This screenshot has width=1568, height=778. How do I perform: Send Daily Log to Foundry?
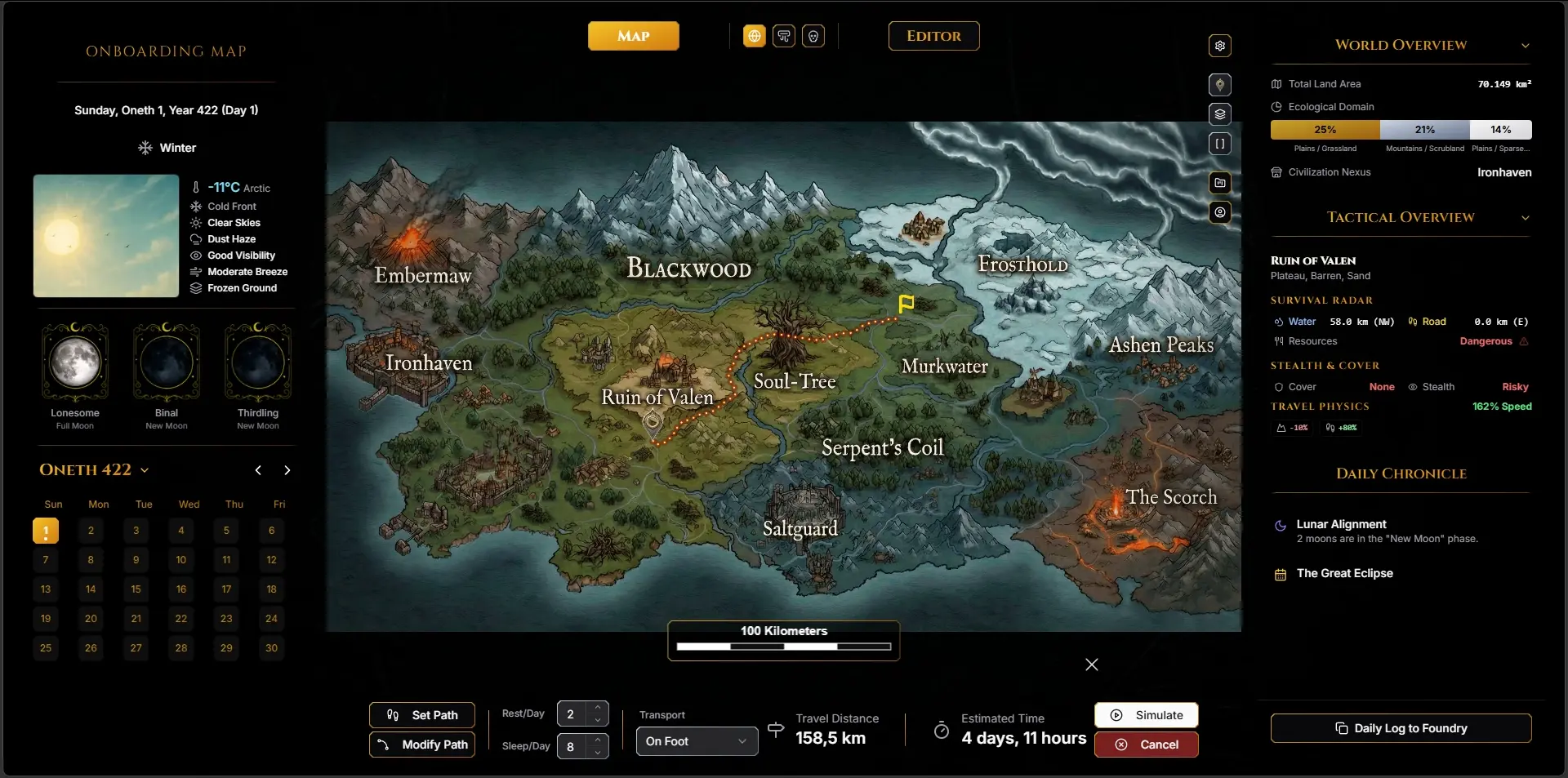[1401, 728]
